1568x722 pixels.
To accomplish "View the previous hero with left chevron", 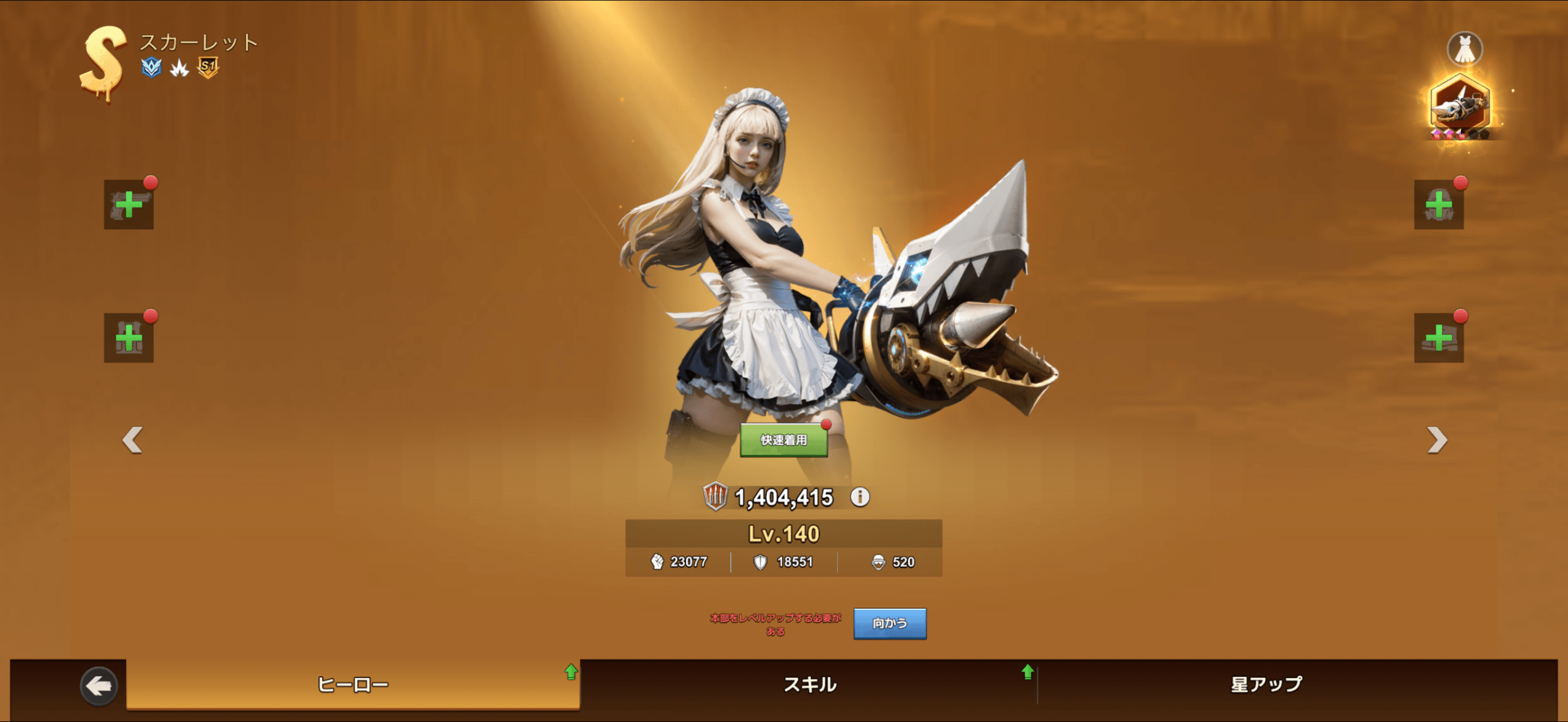I will (x=132, y=440).
